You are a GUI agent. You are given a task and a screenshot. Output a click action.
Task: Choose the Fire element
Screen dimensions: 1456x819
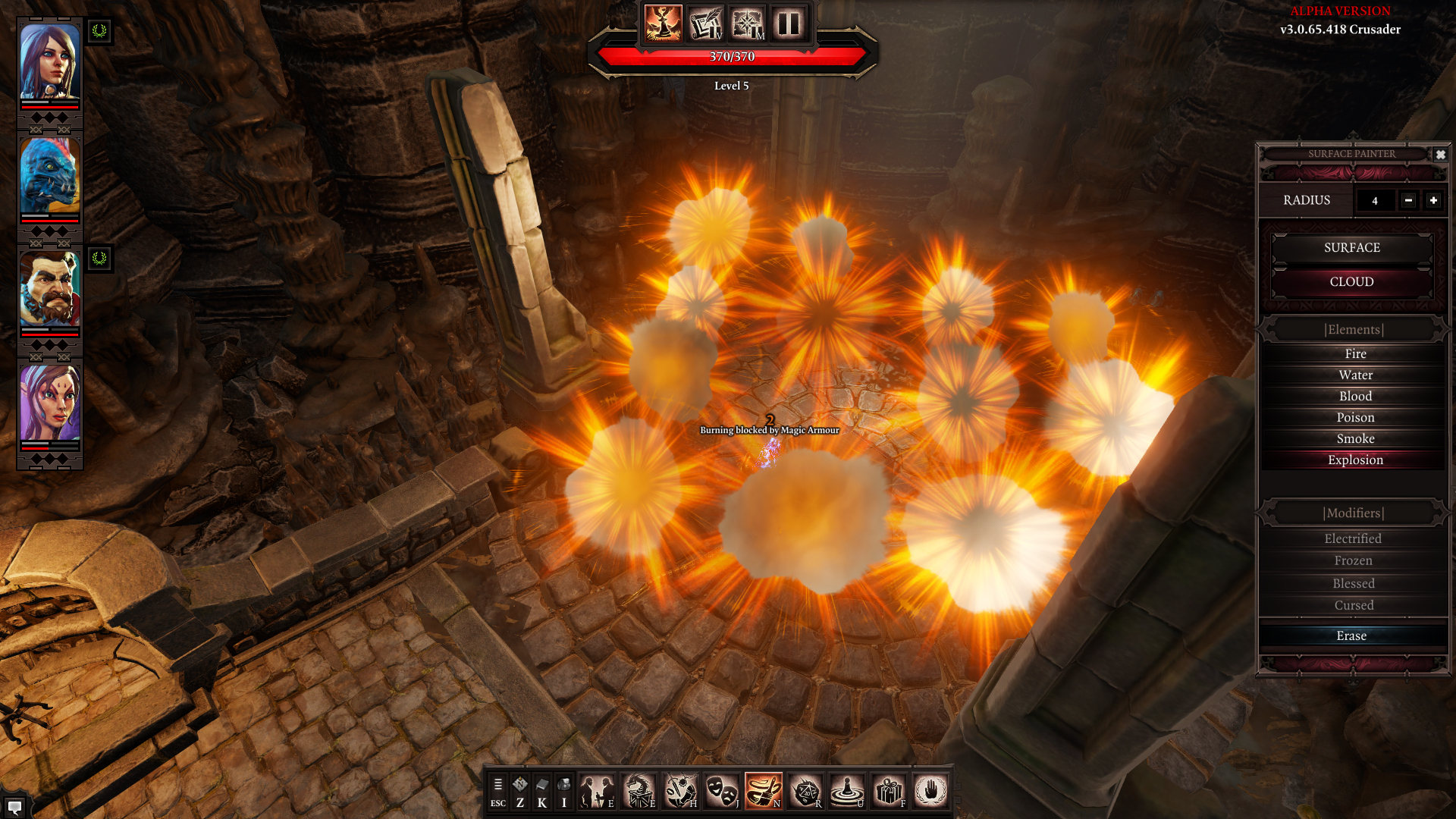tap(1355, 354)
